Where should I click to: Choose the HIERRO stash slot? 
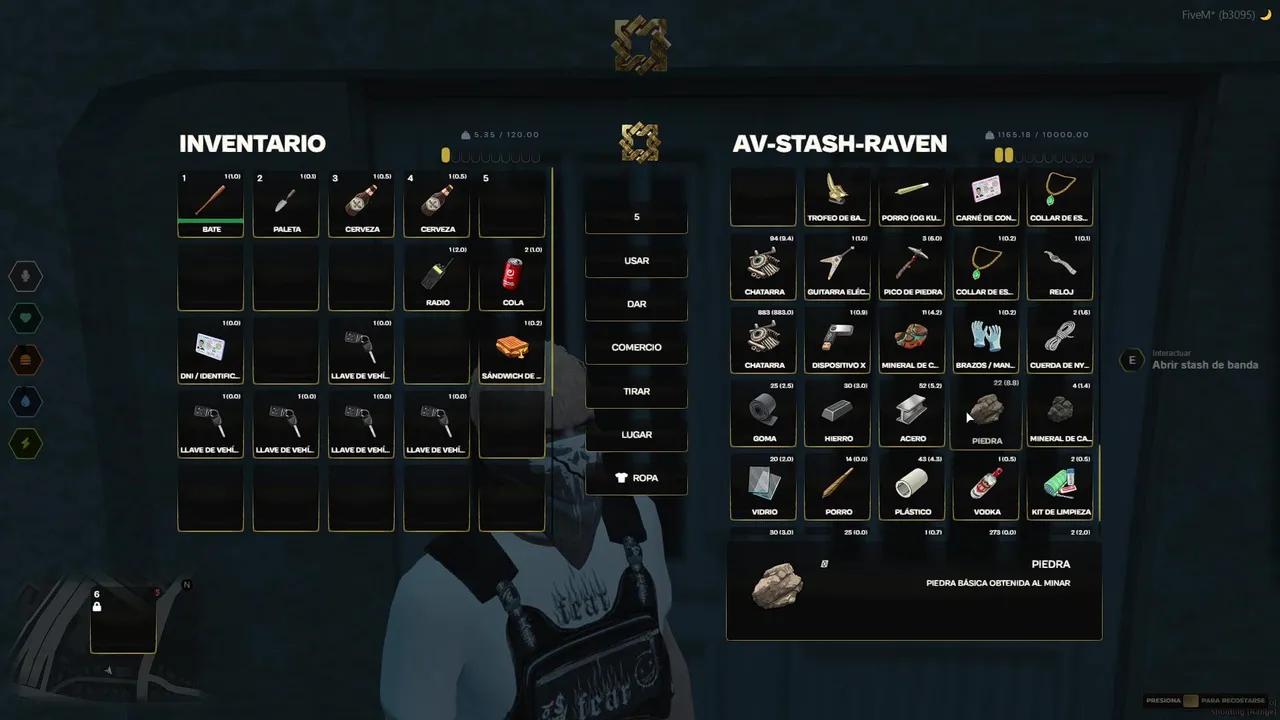pos(838,413)
